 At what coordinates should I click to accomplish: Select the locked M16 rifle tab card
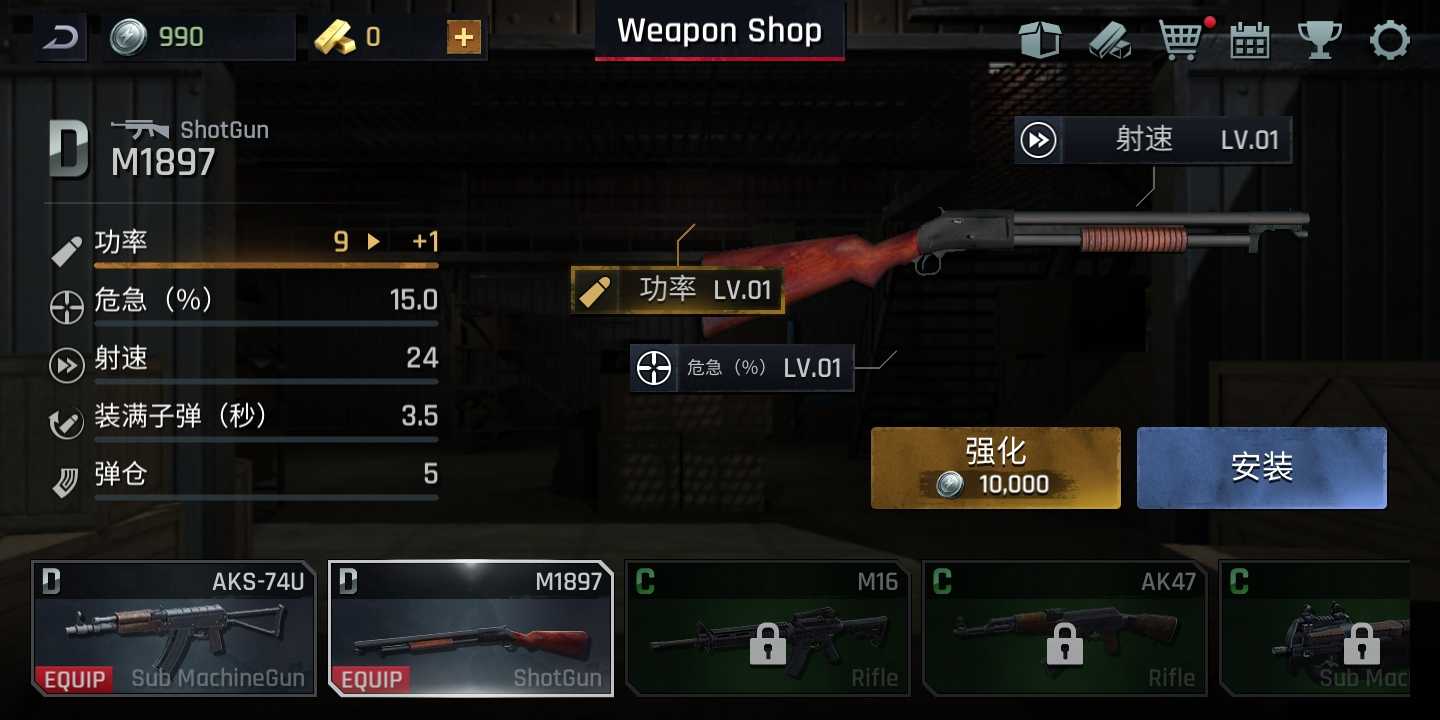pos(768,629)
